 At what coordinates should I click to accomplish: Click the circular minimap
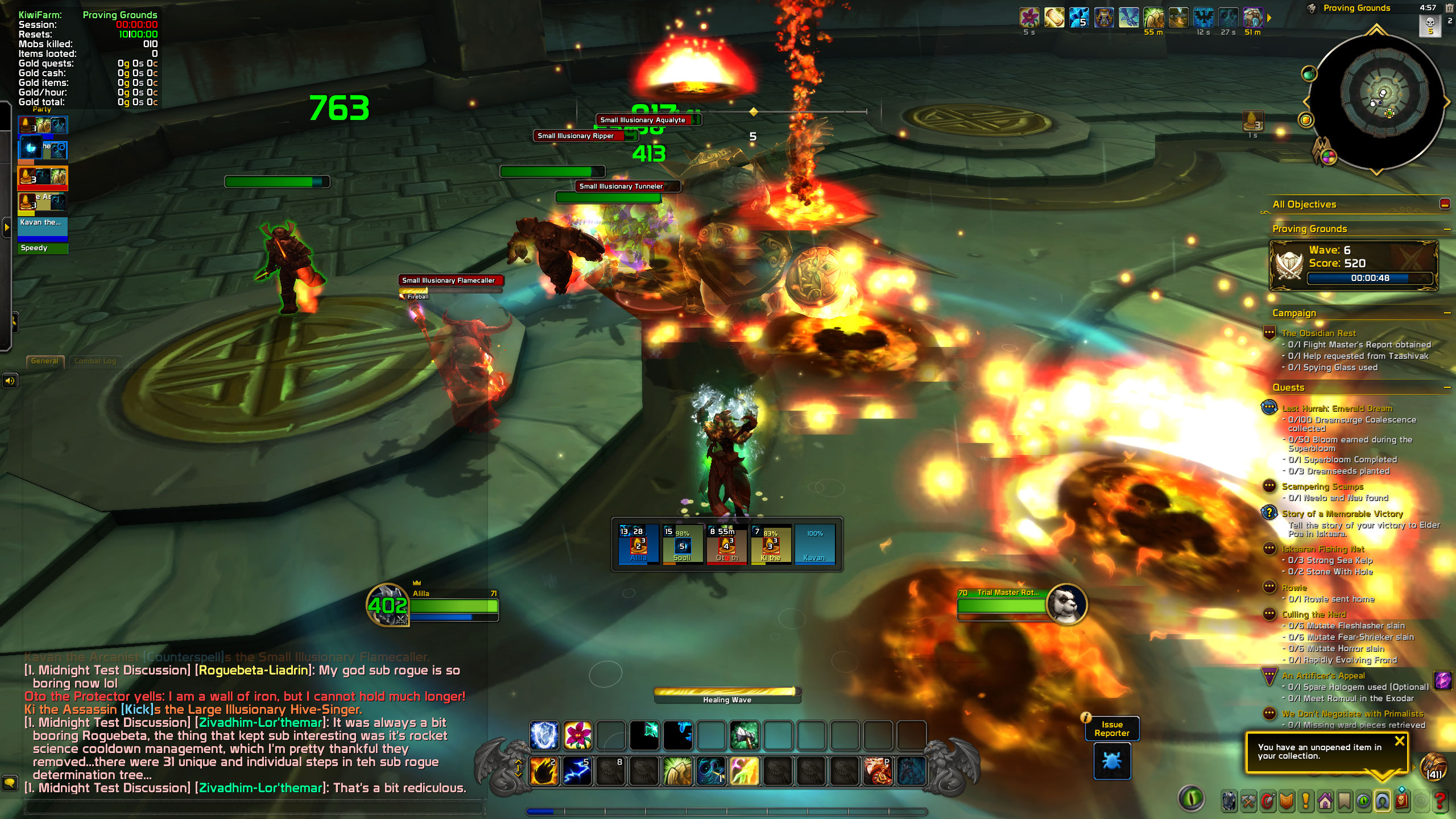pos(1376,102)
